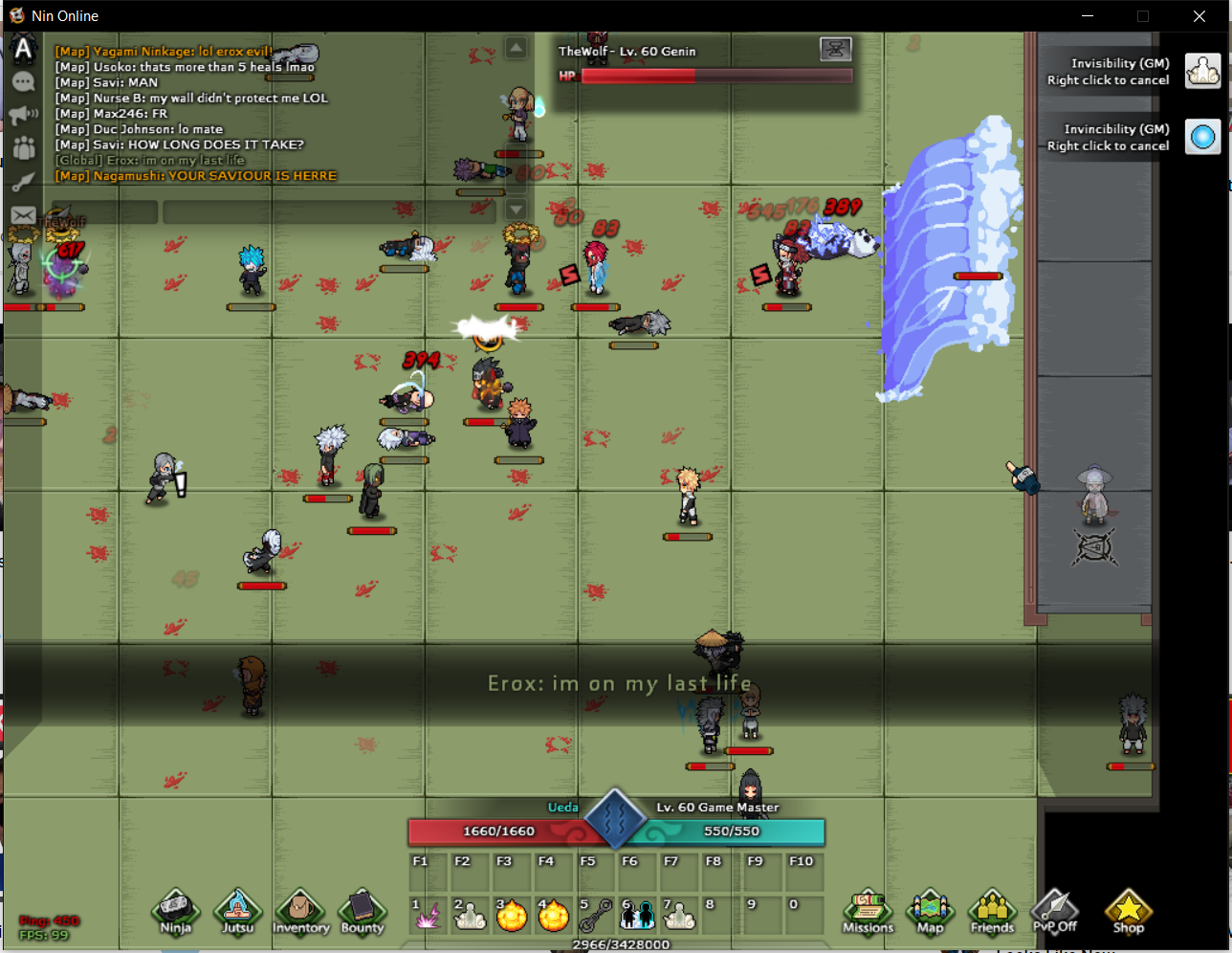Screen dimensions: 1232x953
Task: Open the Missions menu
Action: (x=868, y=911)
